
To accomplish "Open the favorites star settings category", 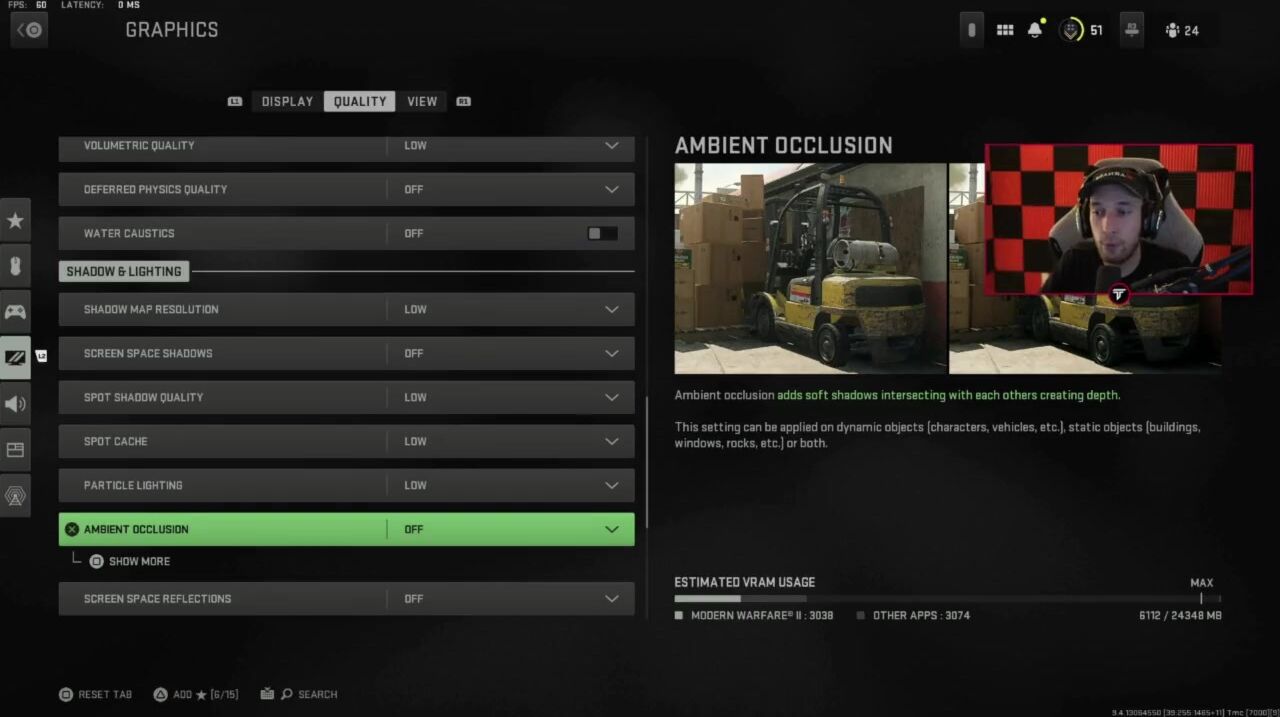I will [x=15, y=220].
